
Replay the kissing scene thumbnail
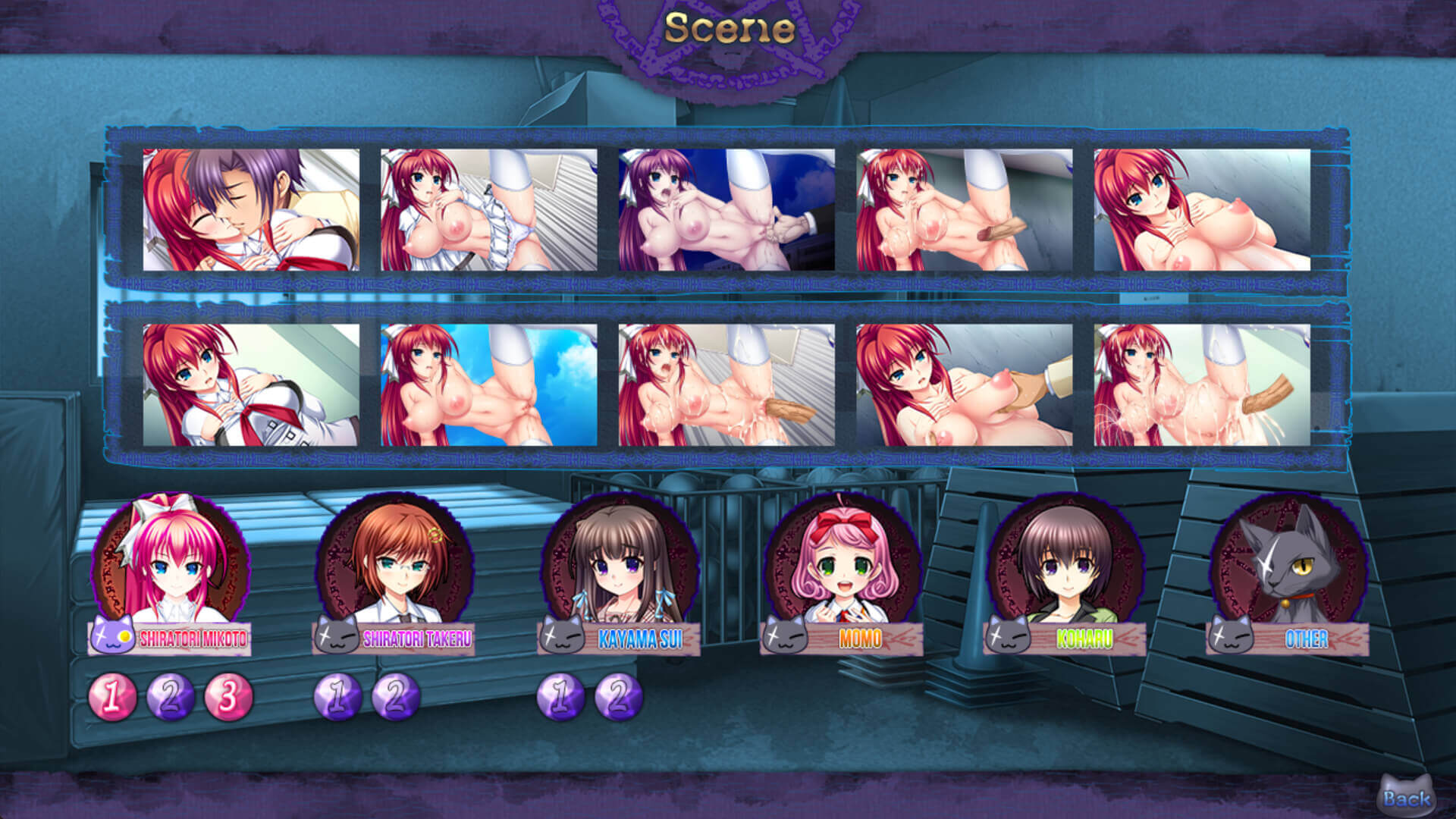tap(251, 210)
